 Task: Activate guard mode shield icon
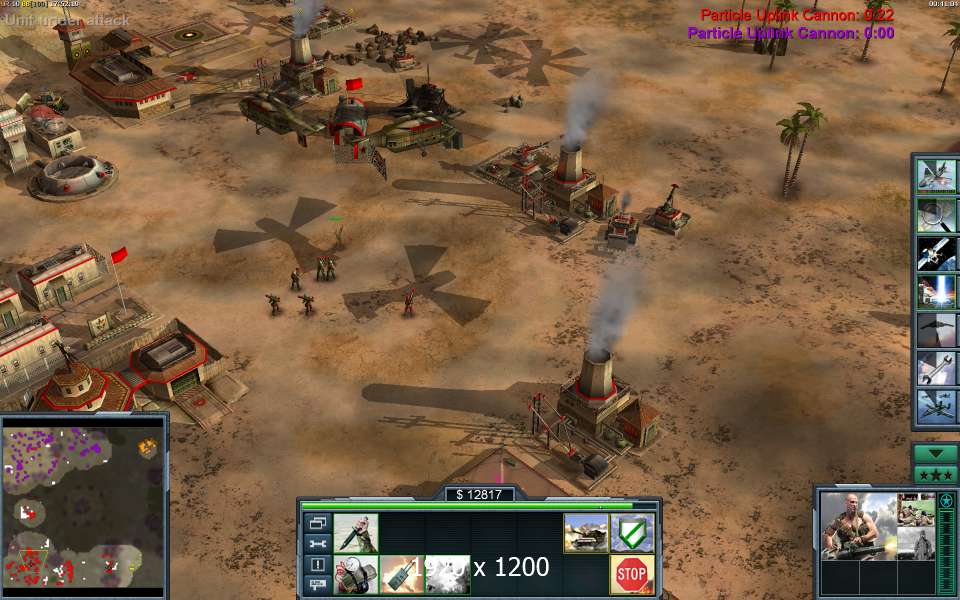[632, 533]
